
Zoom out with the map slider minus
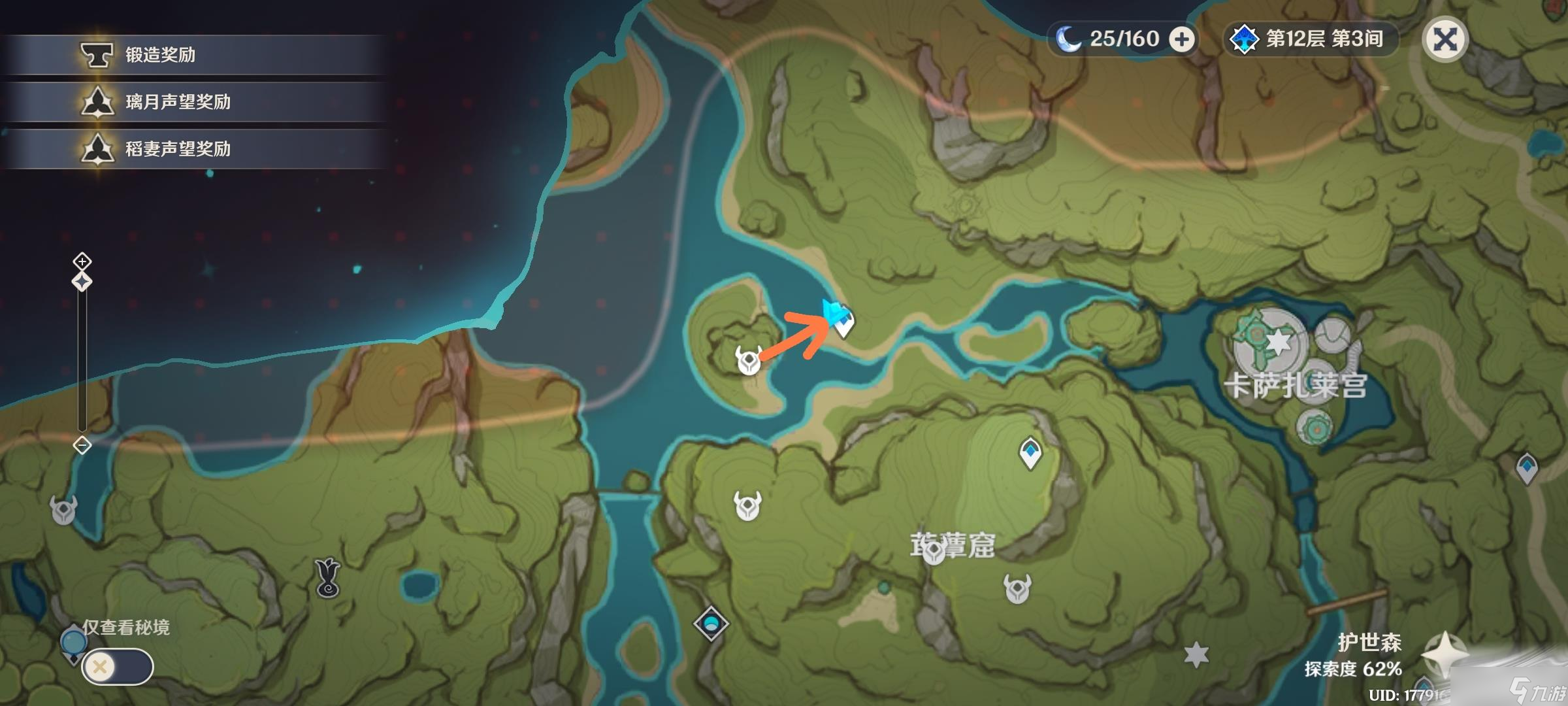coord(82,446)
